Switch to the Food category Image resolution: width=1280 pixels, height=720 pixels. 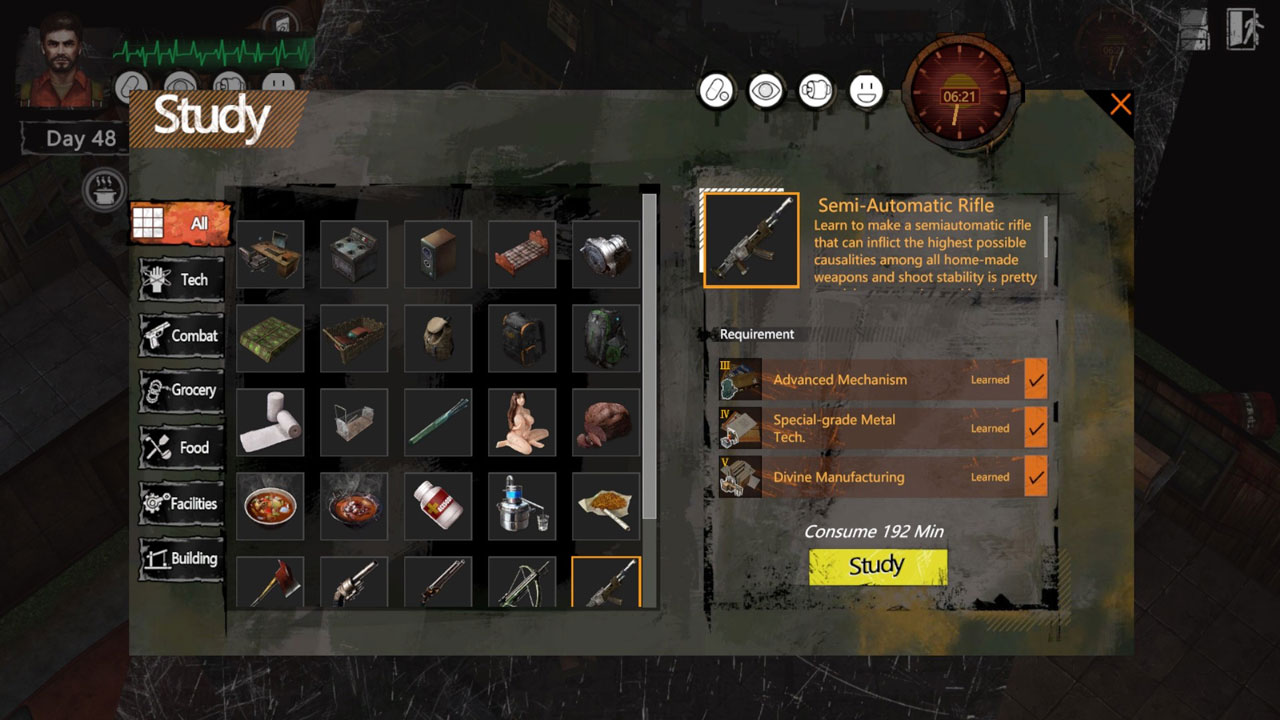(181, 447)
